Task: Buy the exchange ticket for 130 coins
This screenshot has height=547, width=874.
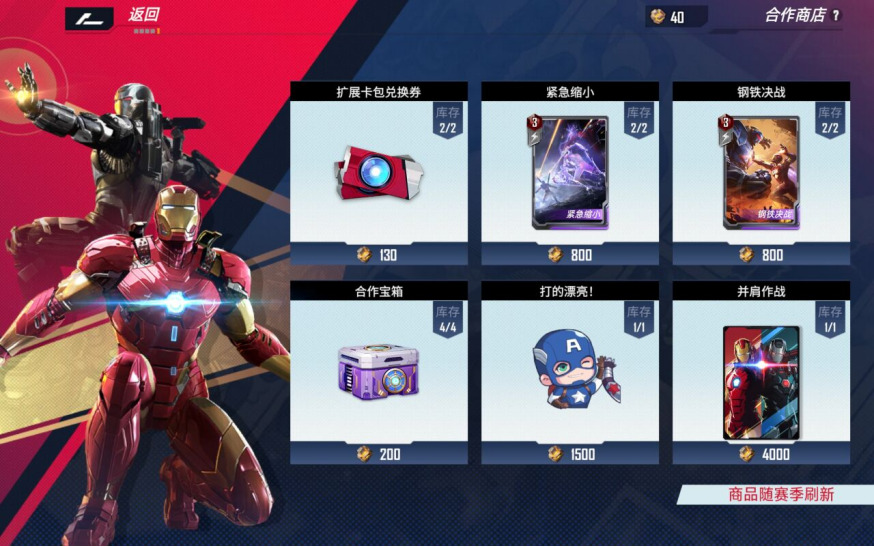Action: click(x=379, y=255)
